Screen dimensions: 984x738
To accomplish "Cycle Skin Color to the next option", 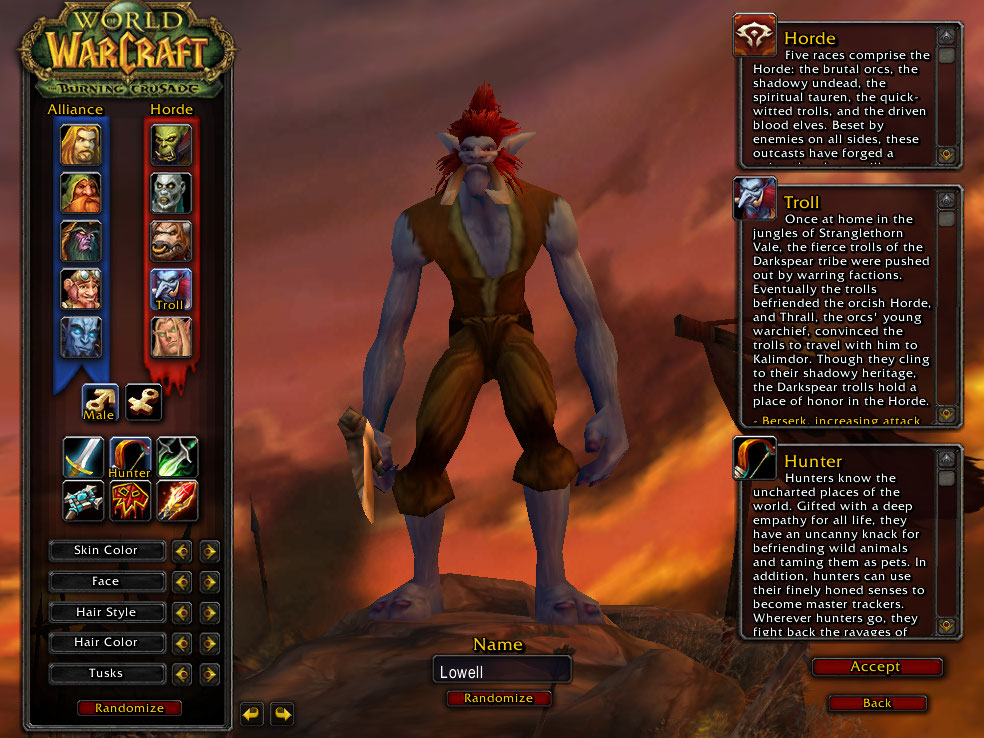I will click(209, 550).
